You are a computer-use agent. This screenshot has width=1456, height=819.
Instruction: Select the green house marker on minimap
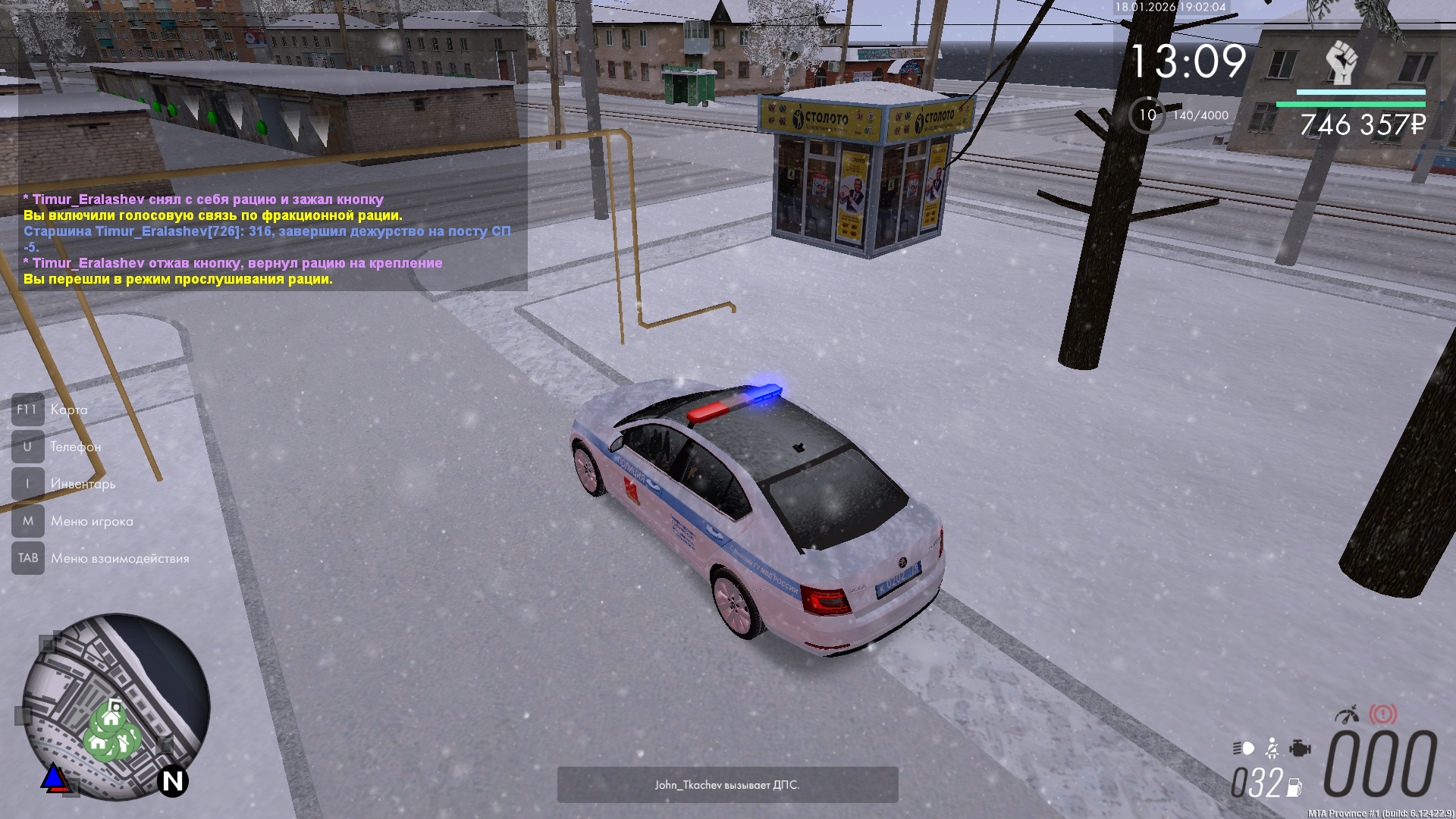(111, 717)
